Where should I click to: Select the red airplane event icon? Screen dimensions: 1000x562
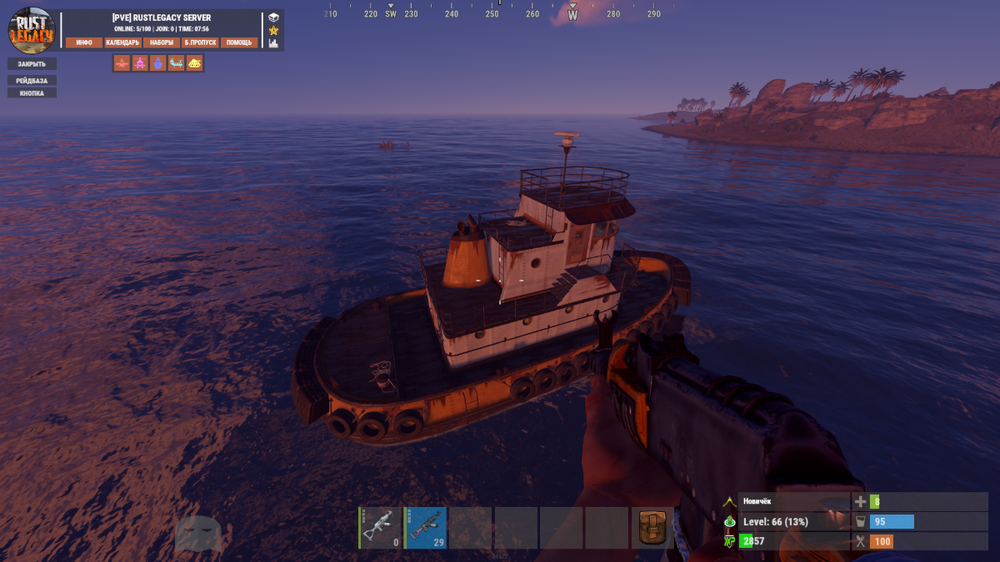121,63
